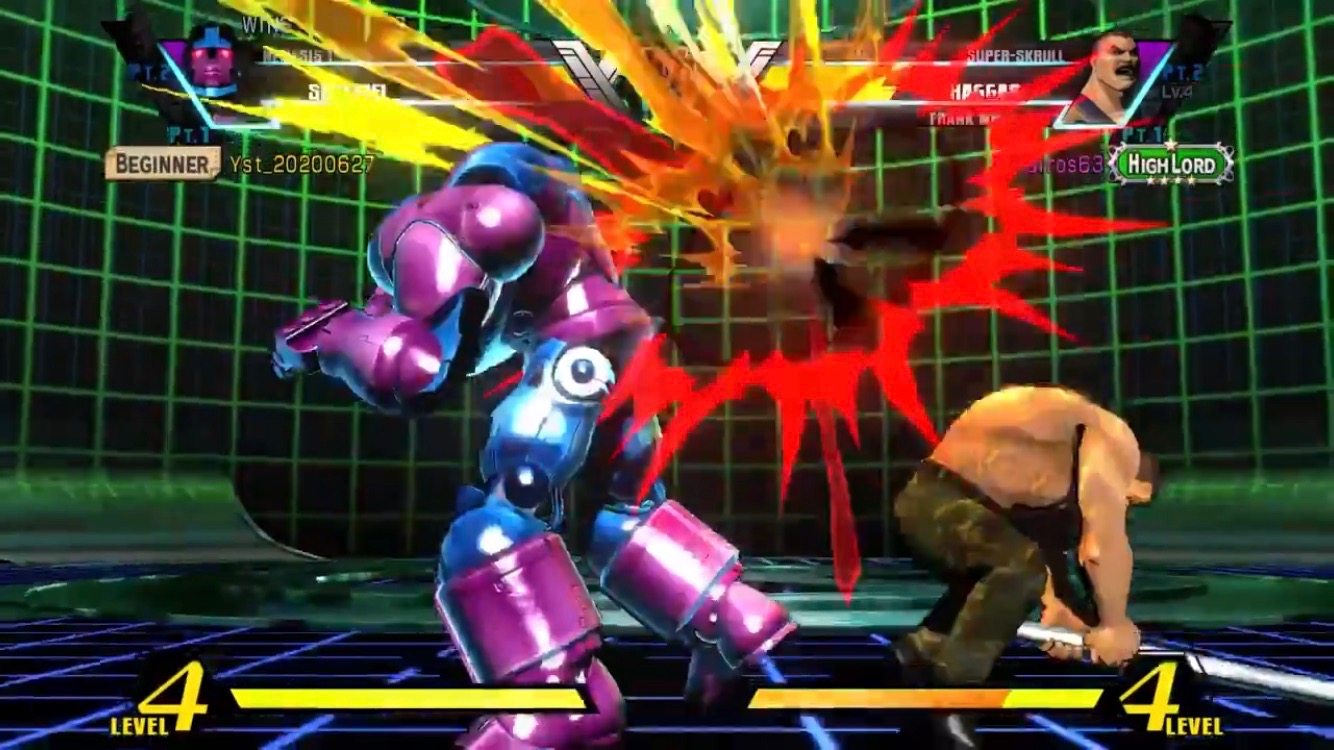Select the Beginner rank badge
Image resolution: width=1334 pixels, height=750 pixels.
[x=162, y=163]
